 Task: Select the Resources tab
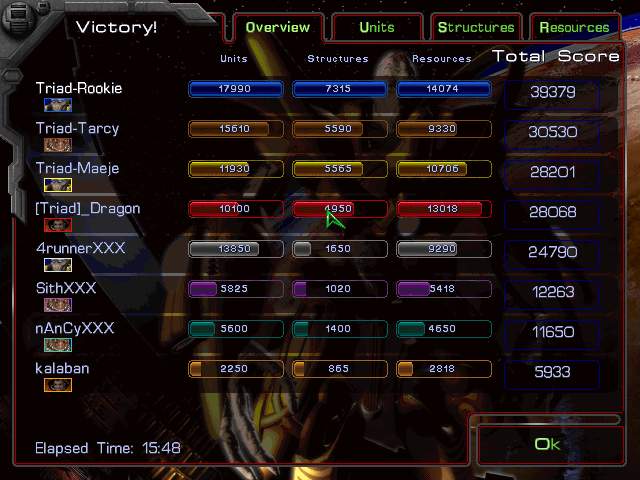(x=575, y=28)
